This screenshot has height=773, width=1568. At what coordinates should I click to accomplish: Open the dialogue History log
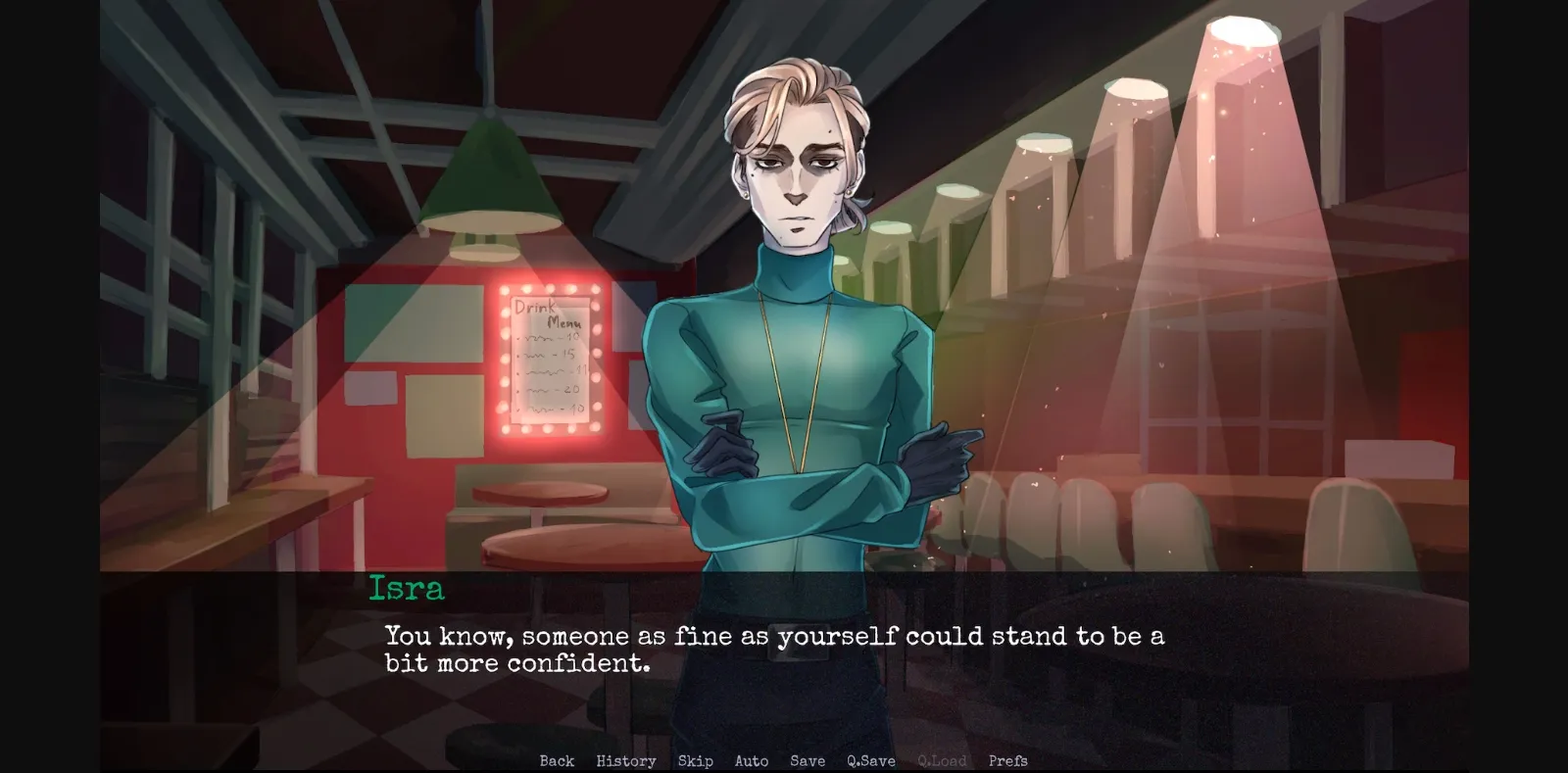point(626,760)
